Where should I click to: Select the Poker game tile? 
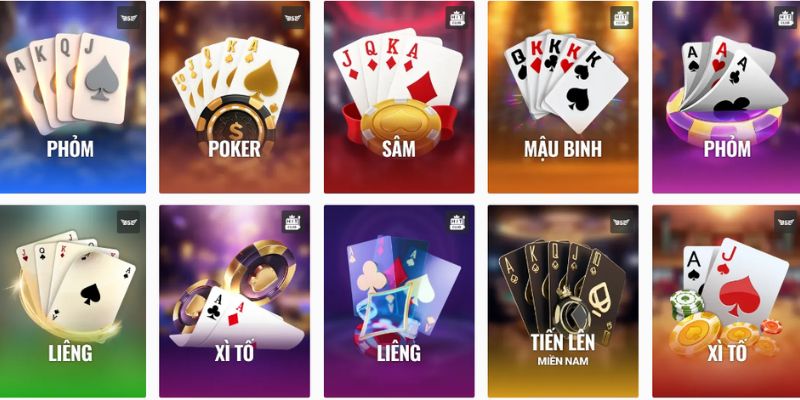(x=233, y=97)
